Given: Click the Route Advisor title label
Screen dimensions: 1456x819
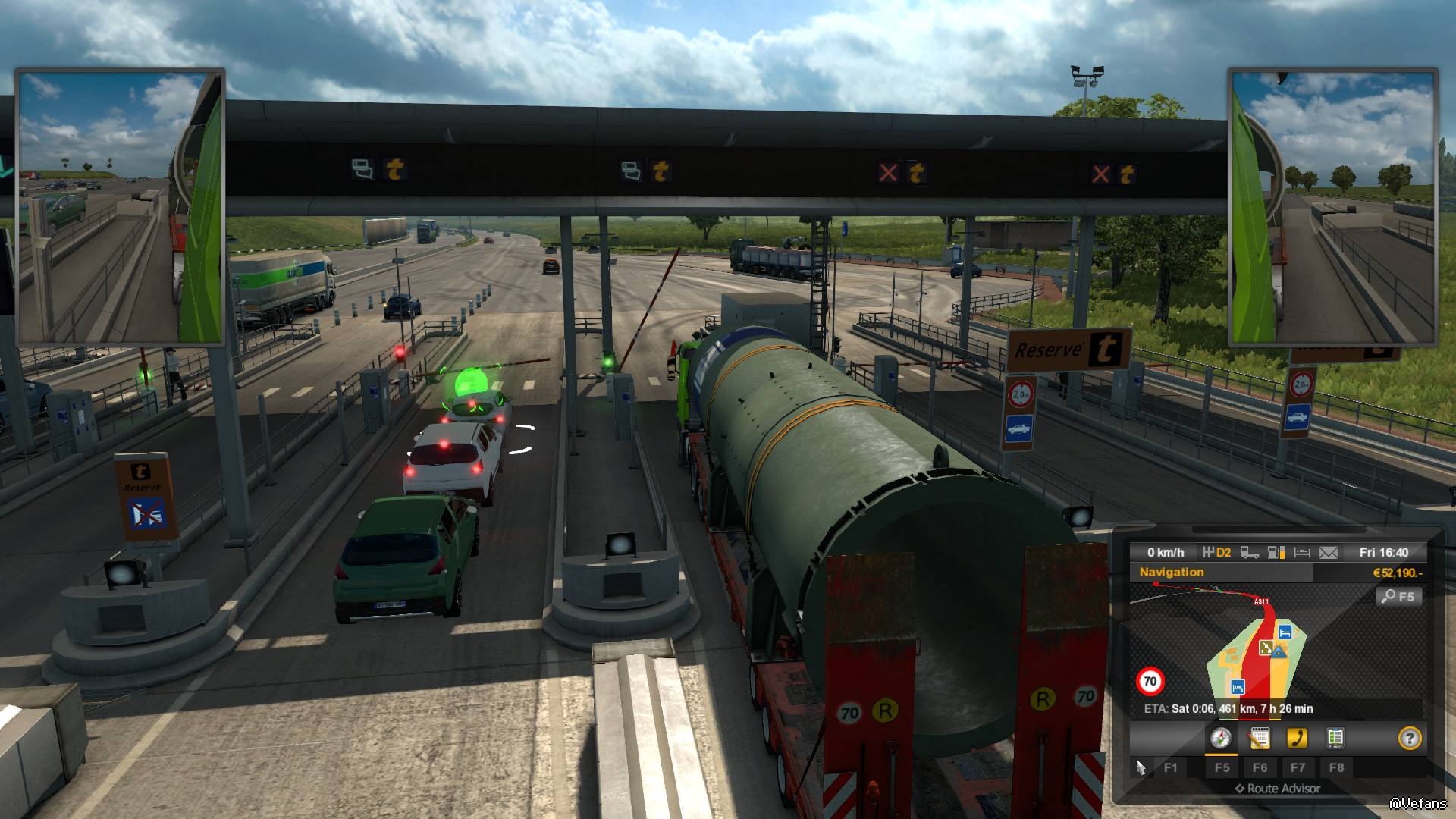Looking at the screenshot, I should [x=1278, y=789].
